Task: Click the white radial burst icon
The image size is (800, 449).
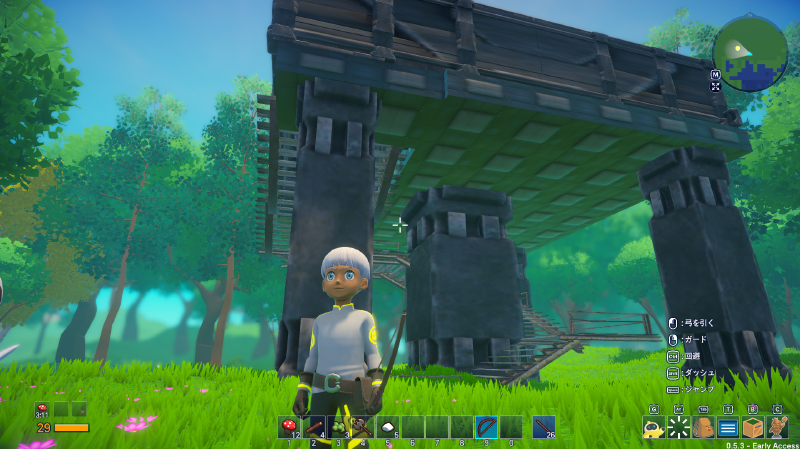Action: point(679,429)
